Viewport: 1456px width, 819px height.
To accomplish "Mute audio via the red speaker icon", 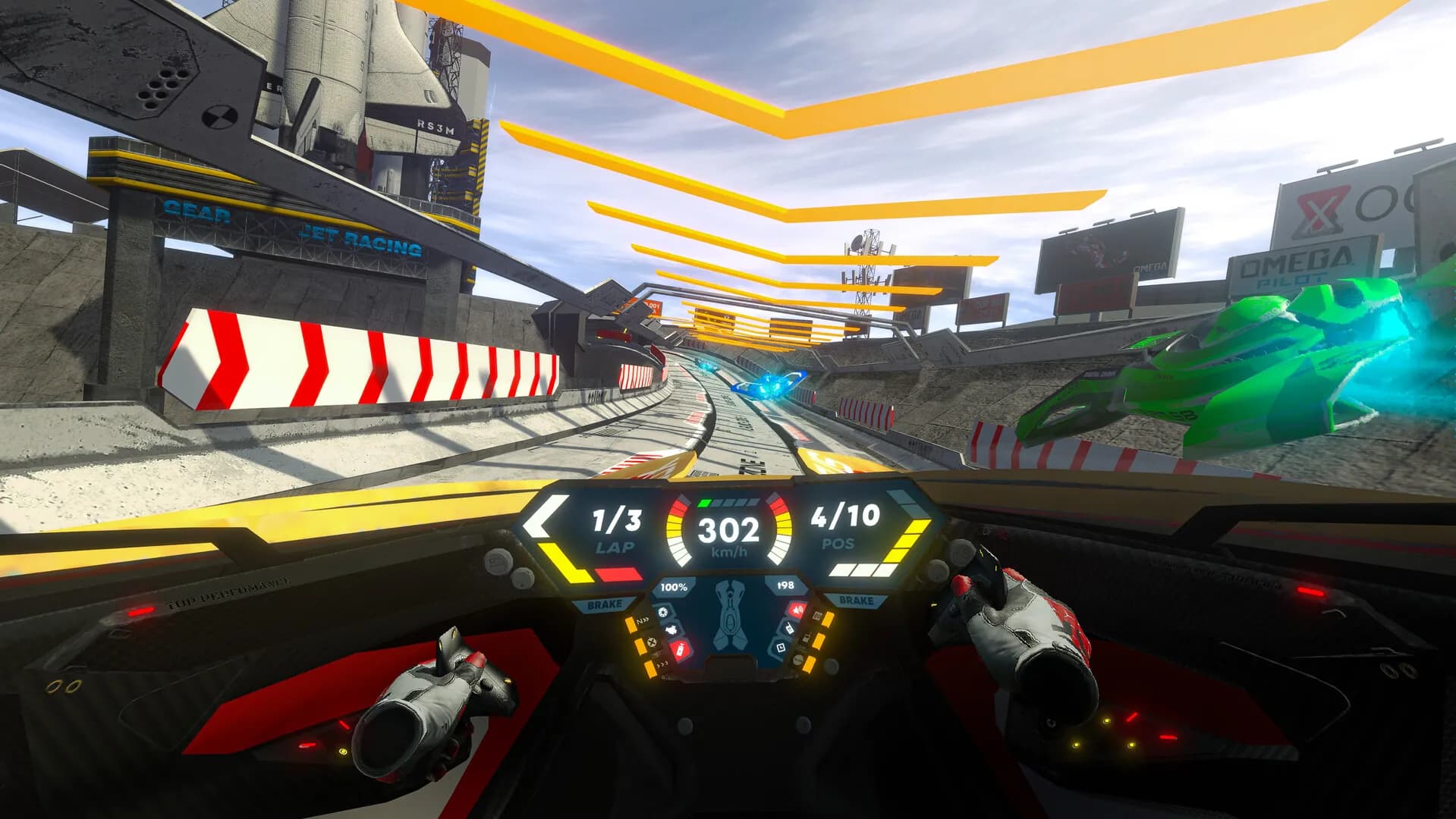I will pyautogui.click(x=797, y=610).
